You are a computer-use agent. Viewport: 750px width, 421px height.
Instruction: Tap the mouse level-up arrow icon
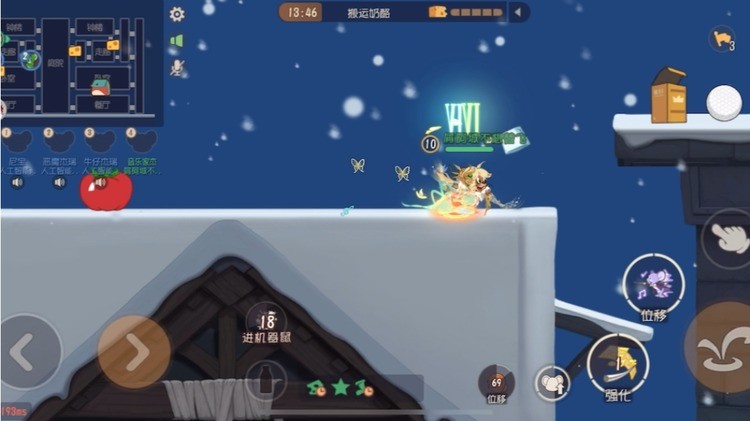[x=552, y=383]
